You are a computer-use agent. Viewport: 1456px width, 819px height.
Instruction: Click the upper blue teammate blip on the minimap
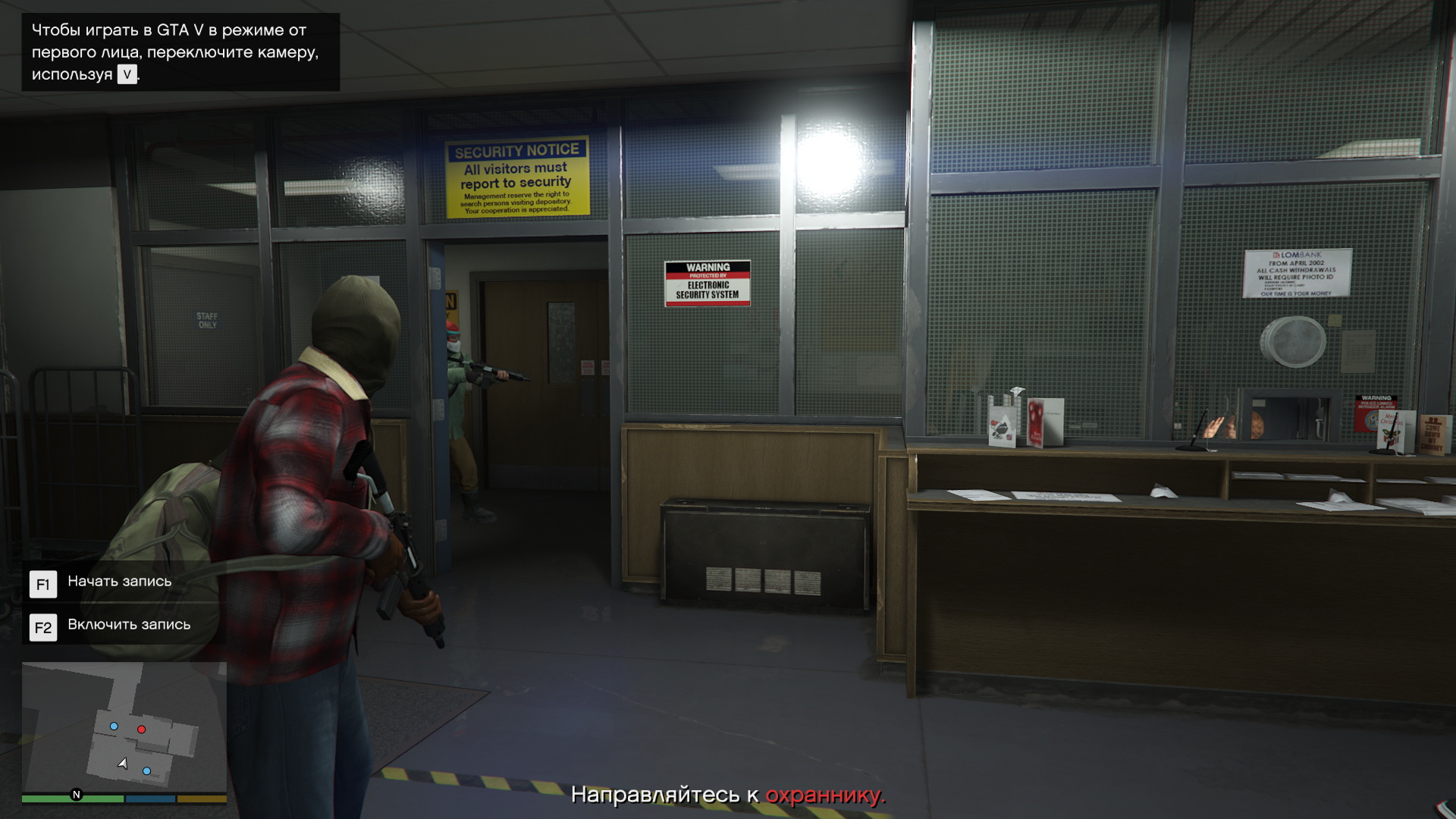[115, 726]
